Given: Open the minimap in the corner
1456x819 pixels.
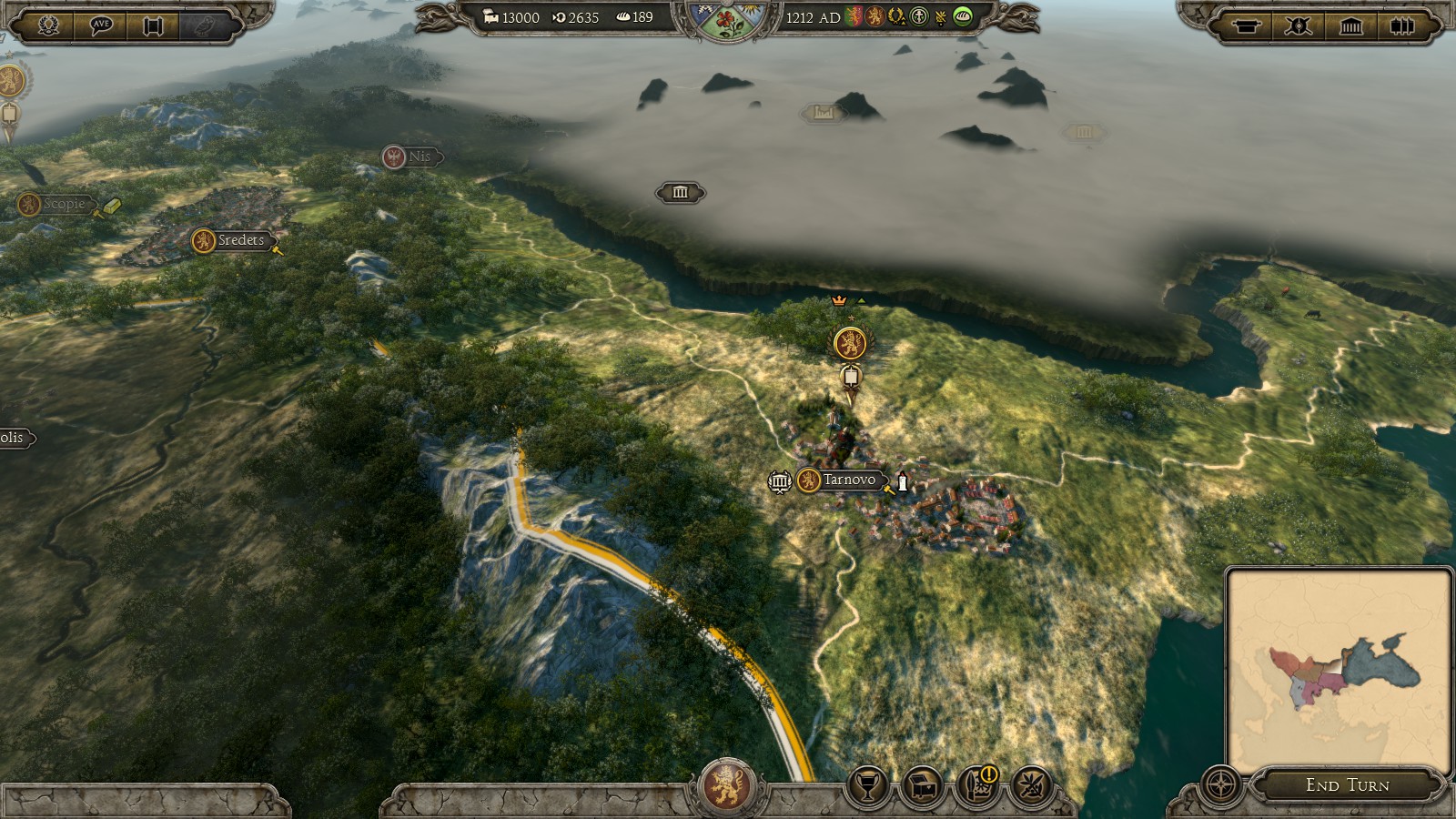Looking at the screenshot, I should click(x=1339, y=668).
